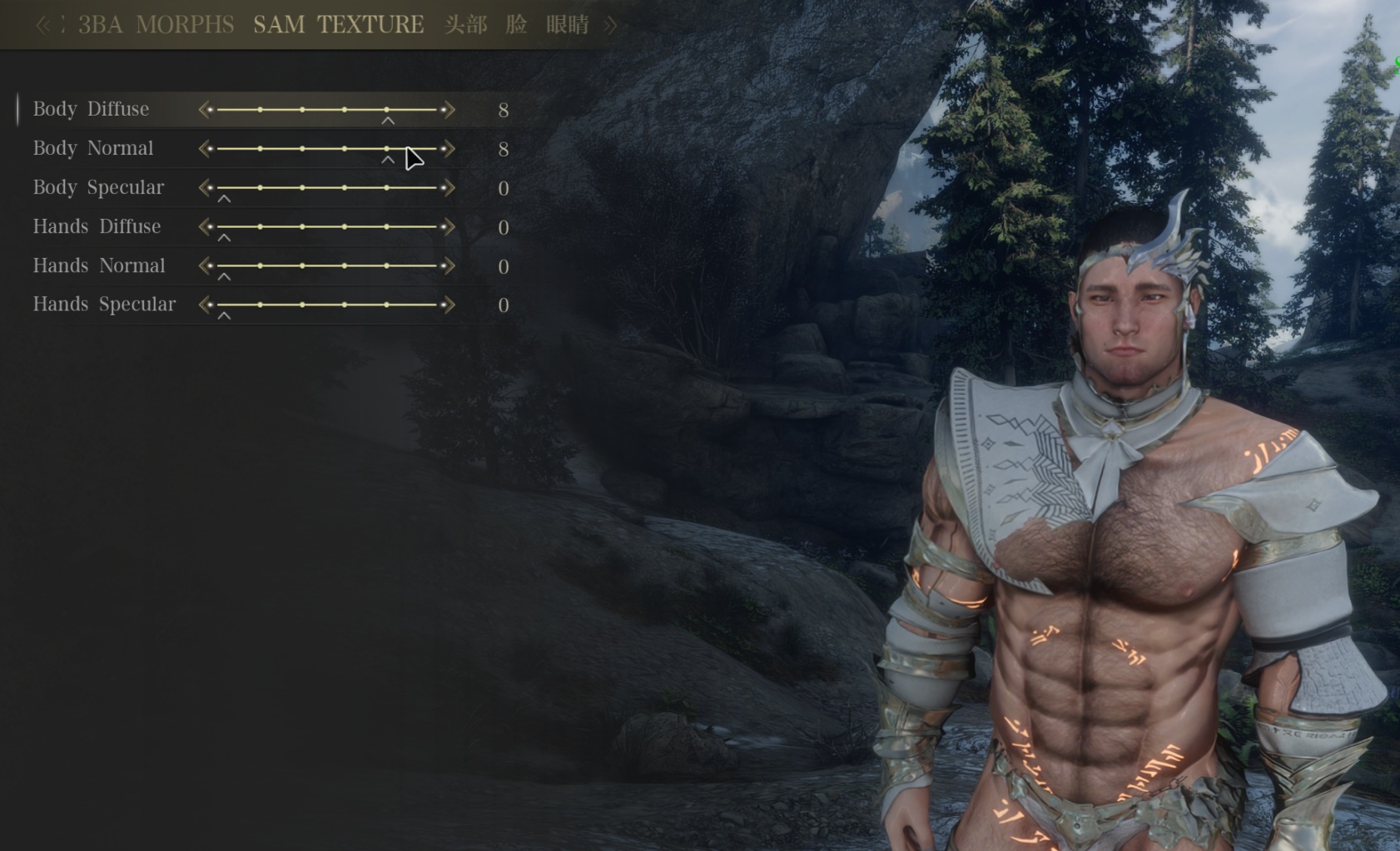This screenshot has height=851, width=1400.
Task: Set the Body Normal slider track
Action: tap(326, 149)
